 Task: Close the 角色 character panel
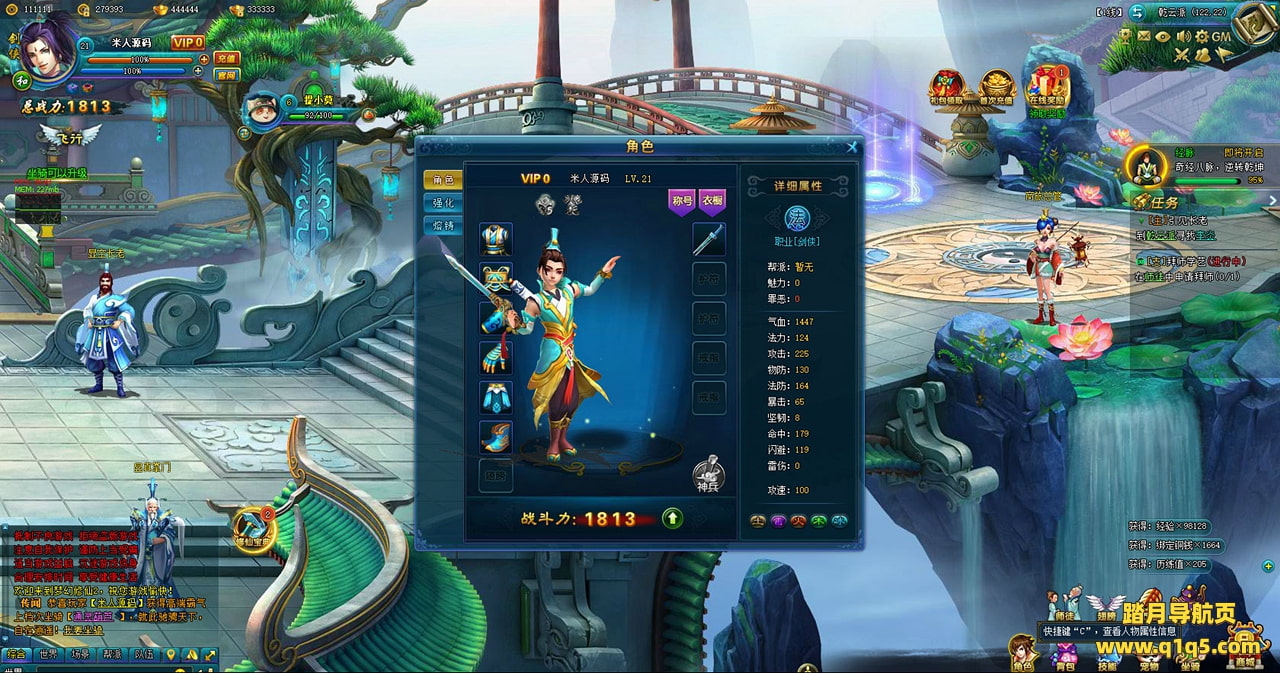pyautogui.click(x=851, y=147)
